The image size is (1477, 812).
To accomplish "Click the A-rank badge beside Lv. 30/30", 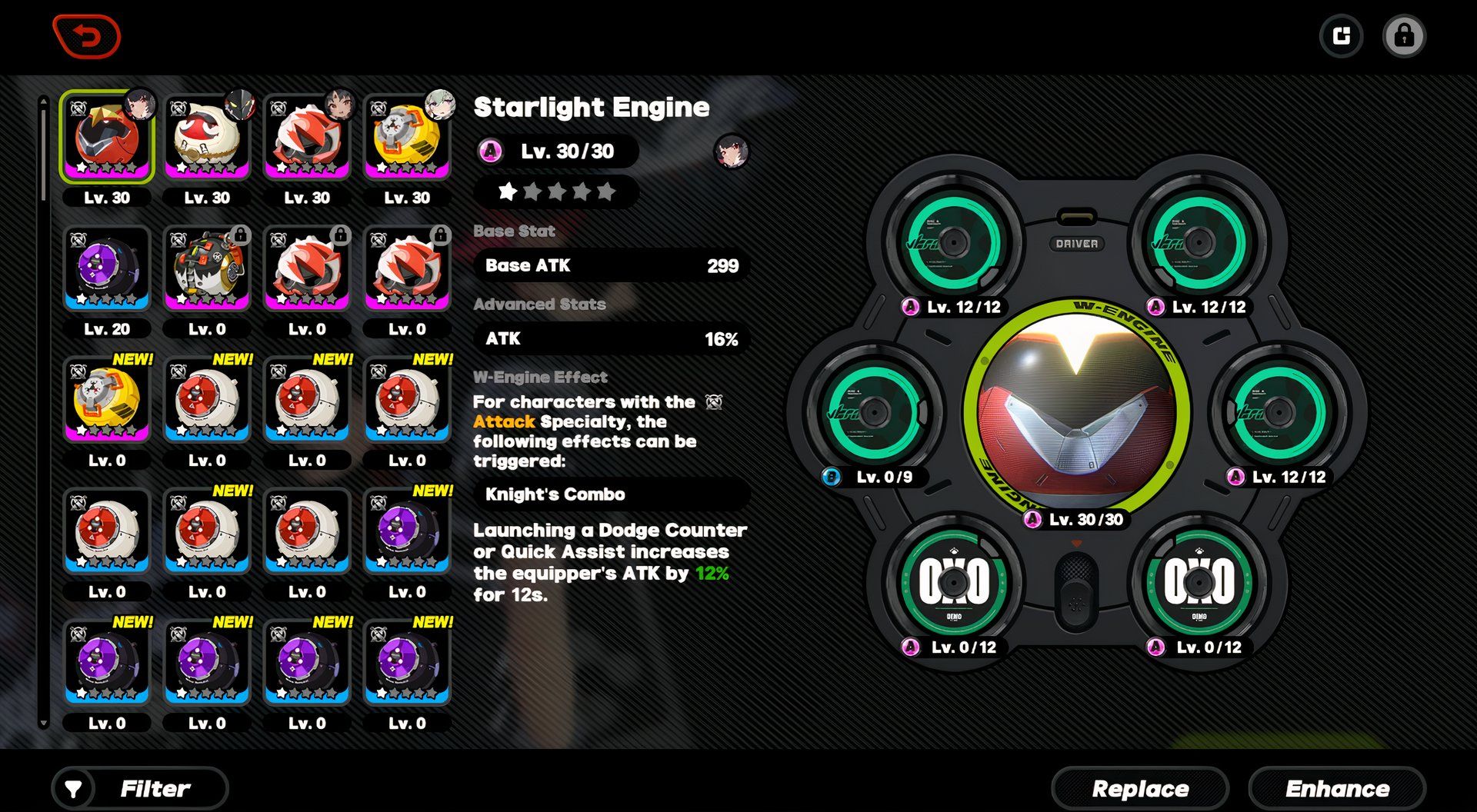I will (491, 151).
